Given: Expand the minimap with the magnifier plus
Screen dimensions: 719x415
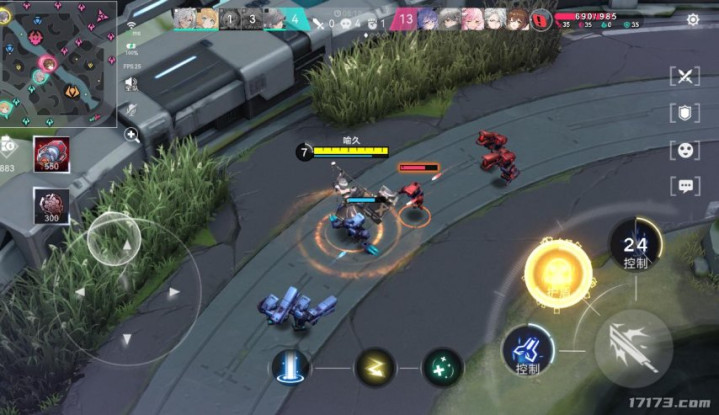Looking at the screenshot, I should pos(131,134).
